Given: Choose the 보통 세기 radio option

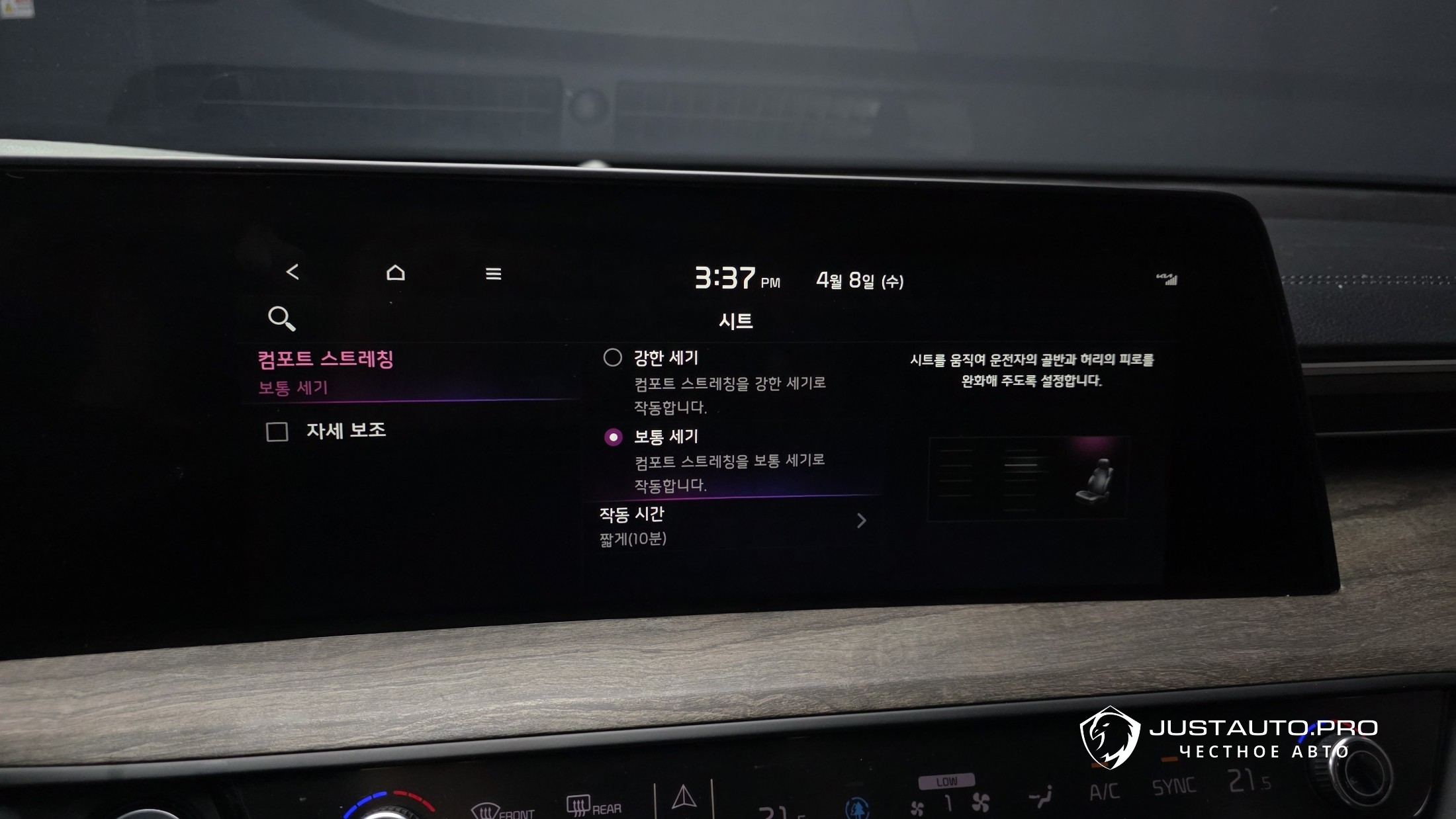Looking at the screenshot, I should (614, 437).
